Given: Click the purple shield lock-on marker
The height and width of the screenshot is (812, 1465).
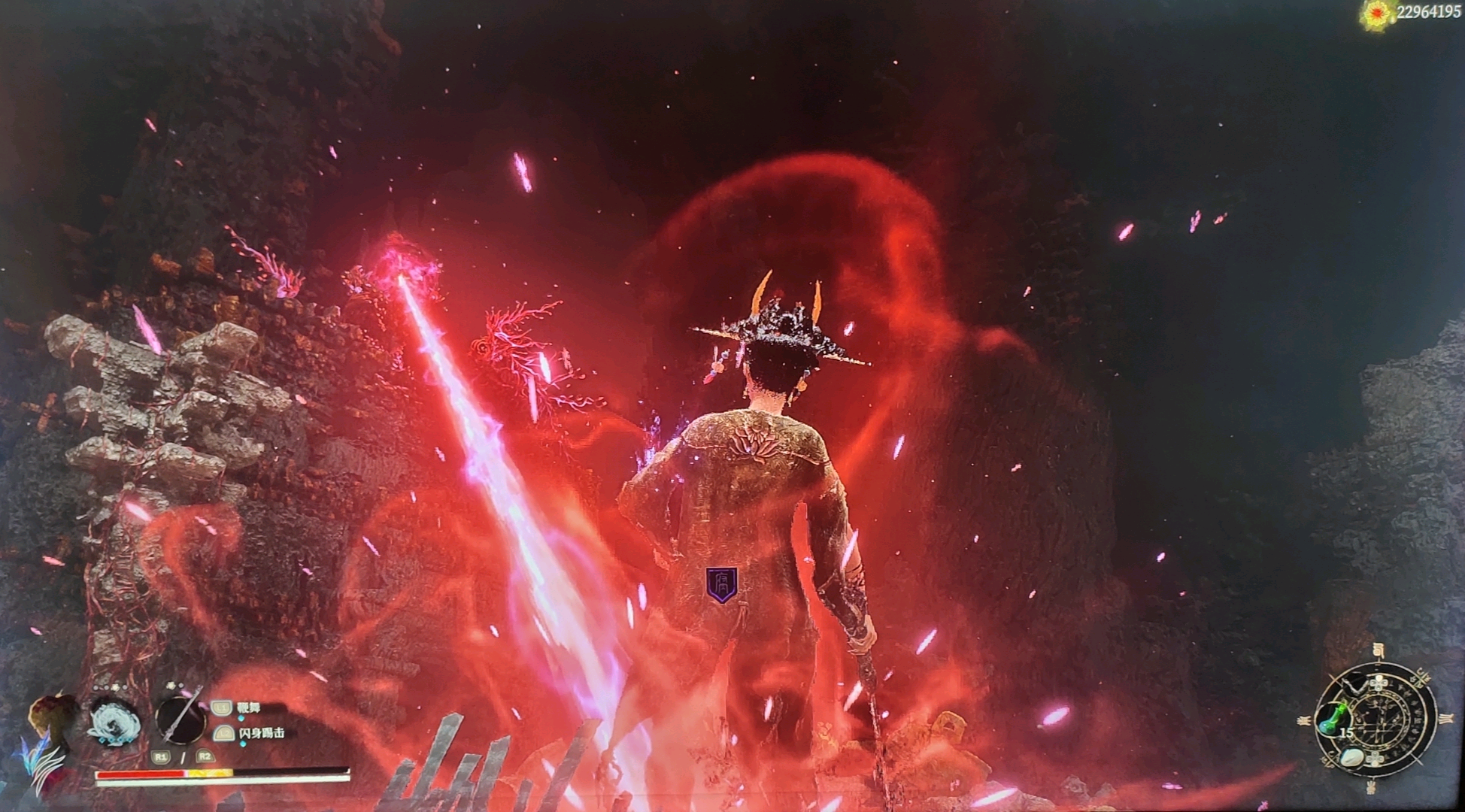Looking at the screenshot, I should coord(721,584).
